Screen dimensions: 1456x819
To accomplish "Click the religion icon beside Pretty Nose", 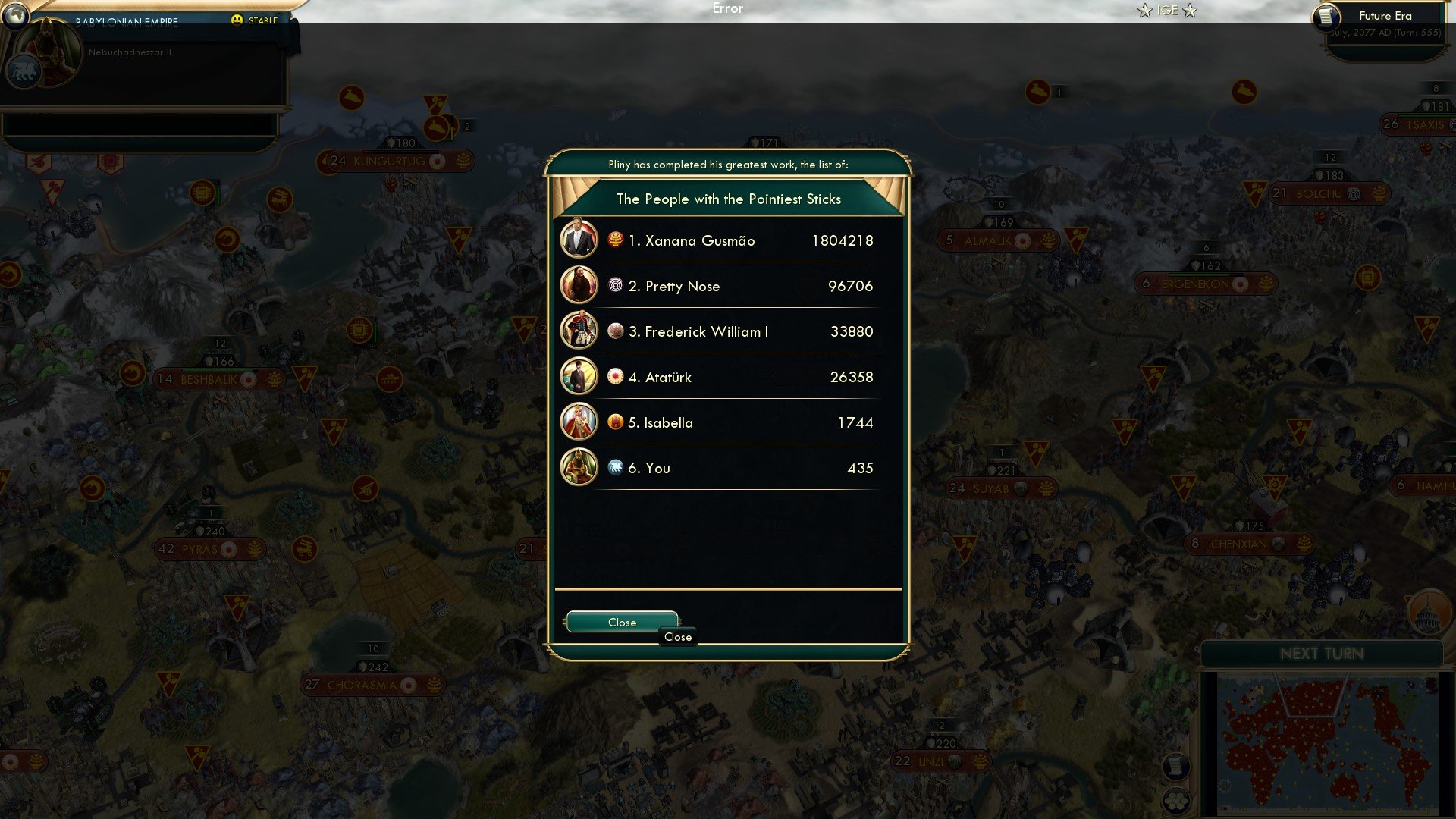I will pyautogui.click(x=614, y=286).
